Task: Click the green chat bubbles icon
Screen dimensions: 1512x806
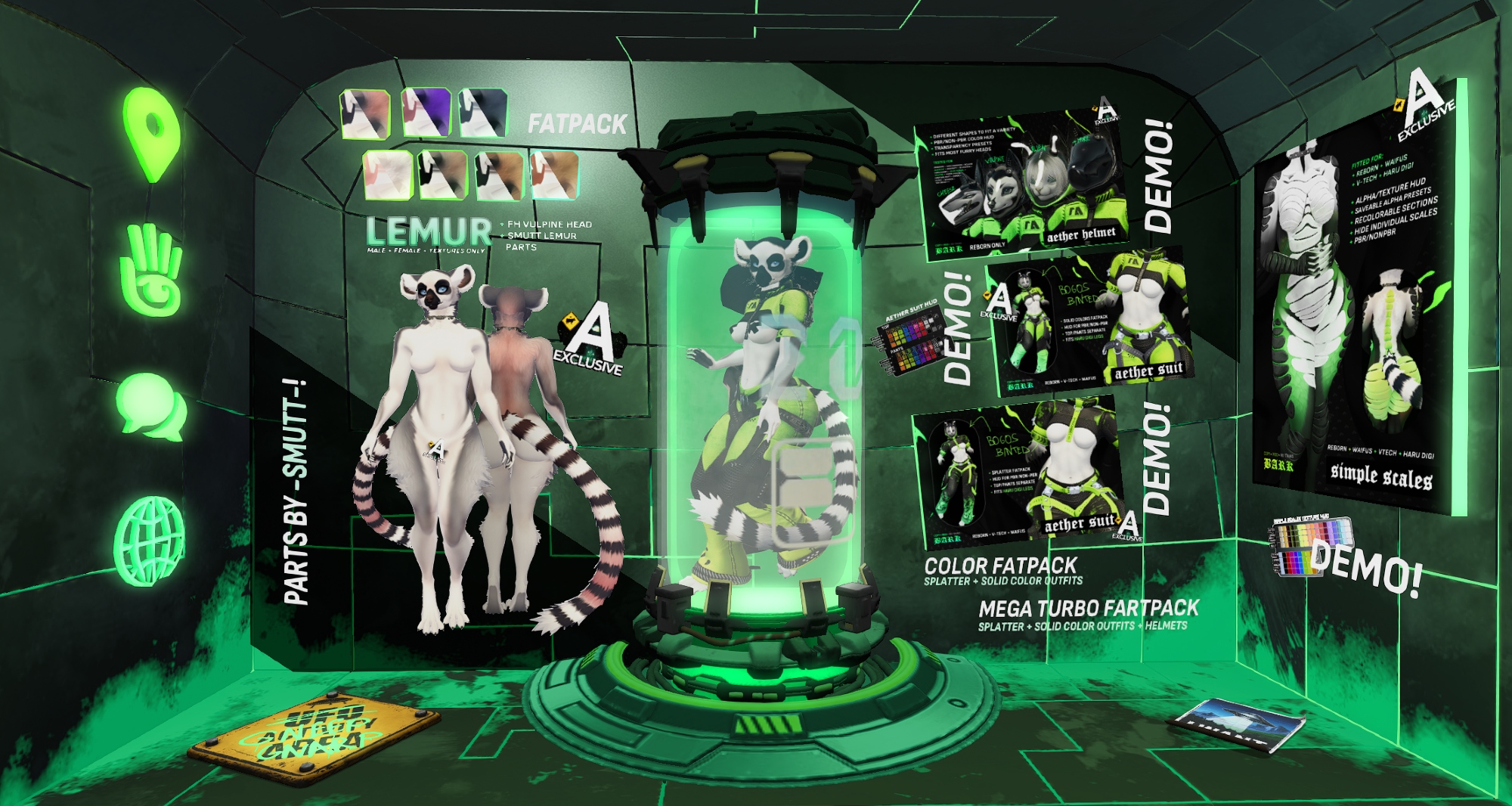Action: 152,407
